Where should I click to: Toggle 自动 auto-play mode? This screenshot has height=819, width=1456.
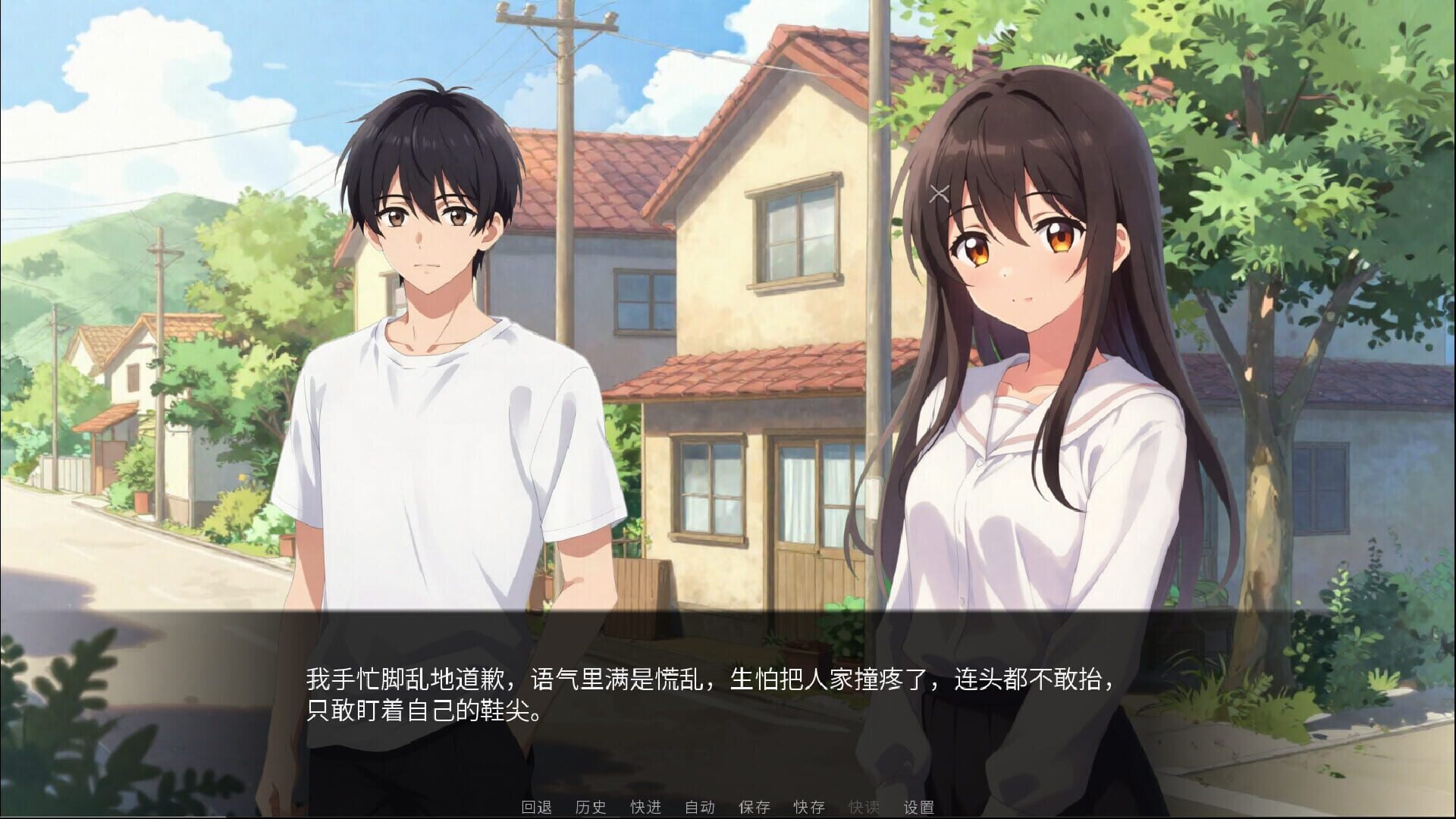coord(698,808)
